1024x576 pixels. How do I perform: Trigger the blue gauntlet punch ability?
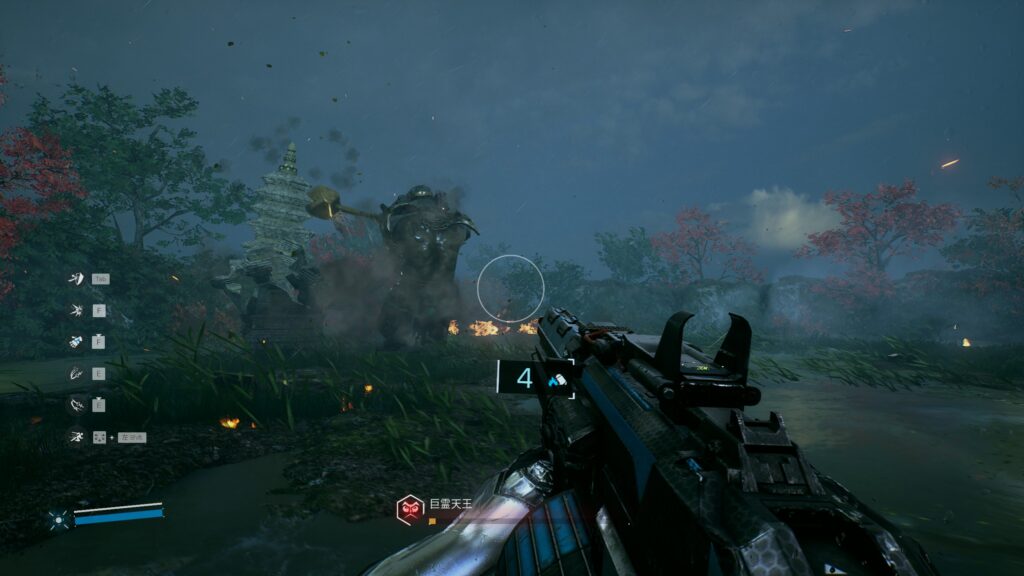(75, 342)
